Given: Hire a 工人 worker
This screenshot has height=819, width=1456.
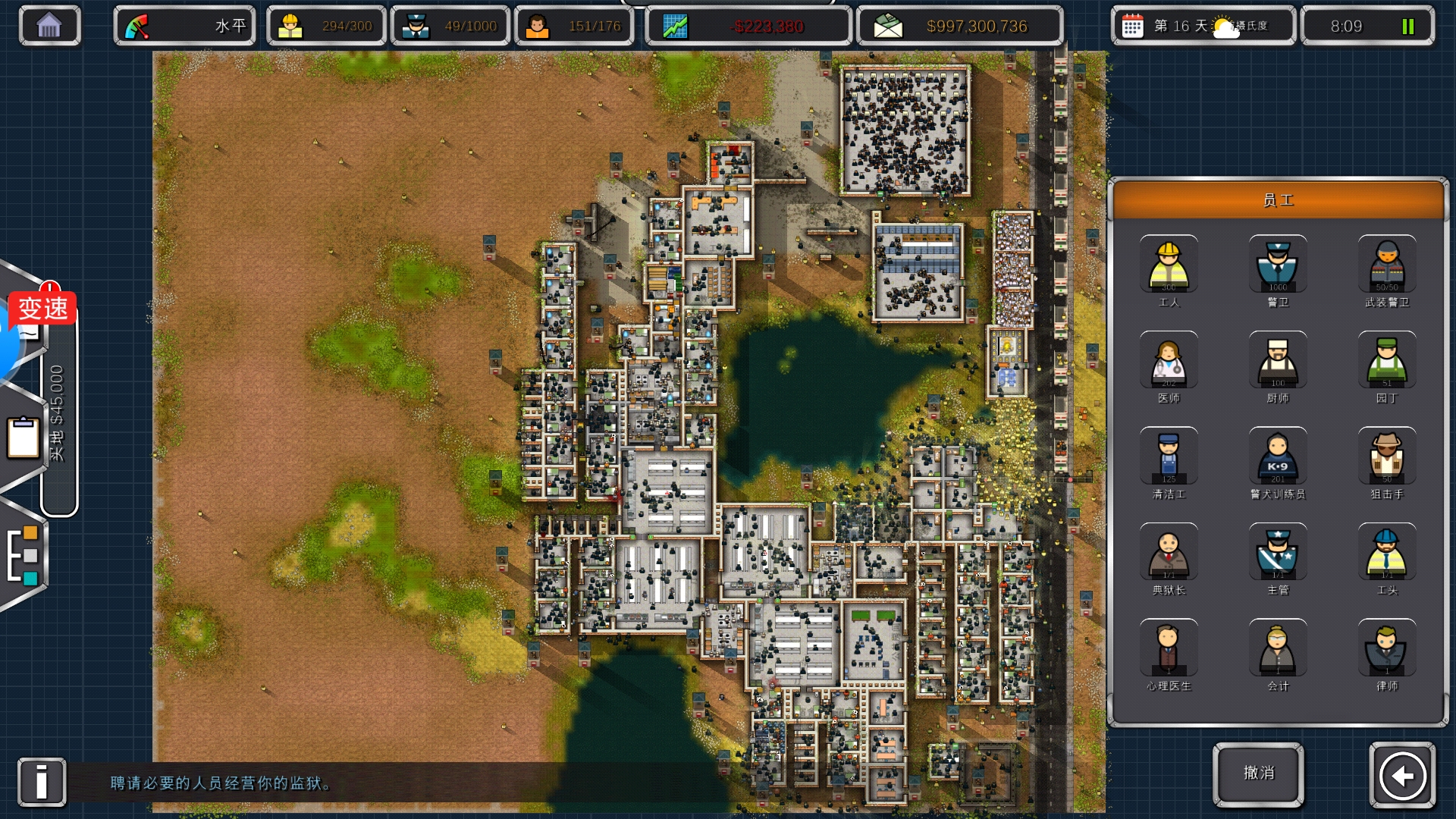Looking at the screenshot, I should pos(1169,264).
